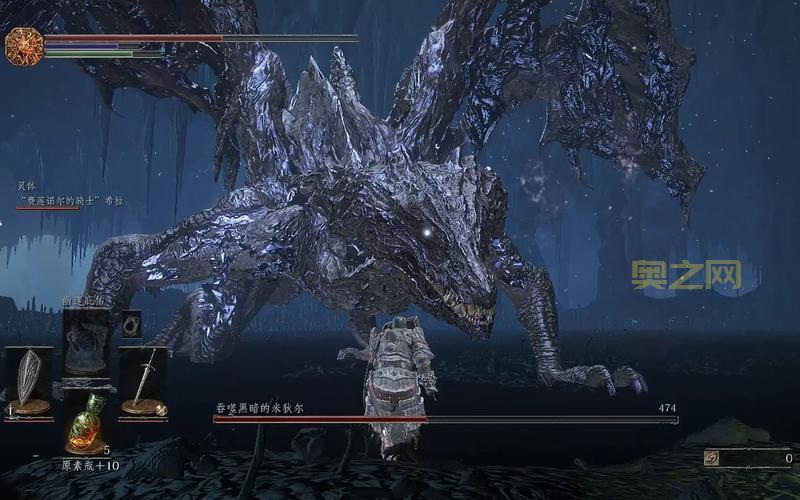Click the small ring icon beside the spell slot
Image resolution: width=800 pixels, height=500 pixels.
(131, 324)
